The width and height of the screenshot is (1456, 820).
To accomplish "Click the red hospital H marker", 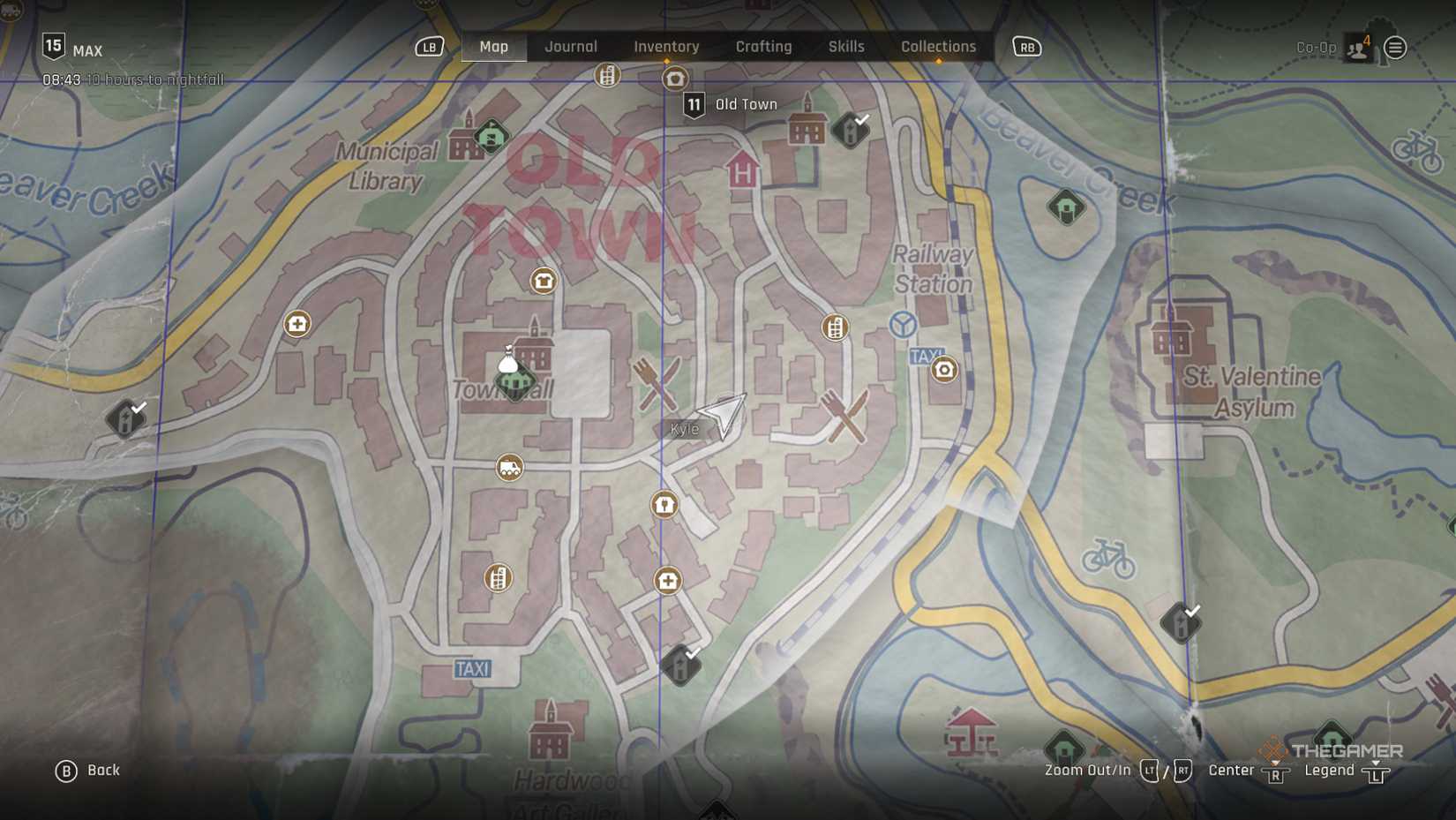I will pos(742,170).
